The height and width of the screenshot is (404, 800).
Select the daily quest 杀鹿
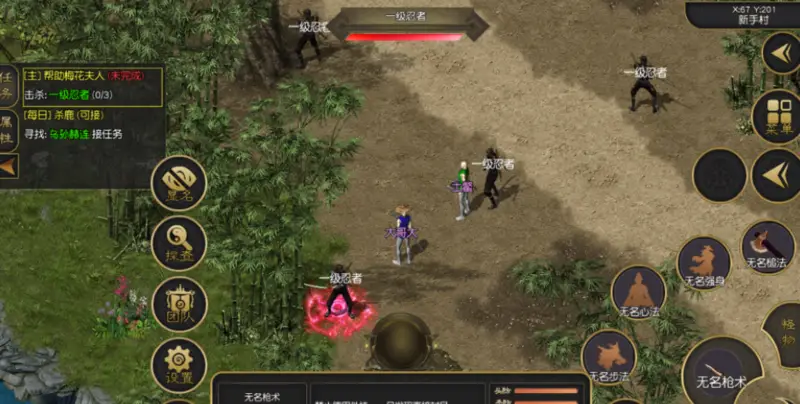click(75, 115)
